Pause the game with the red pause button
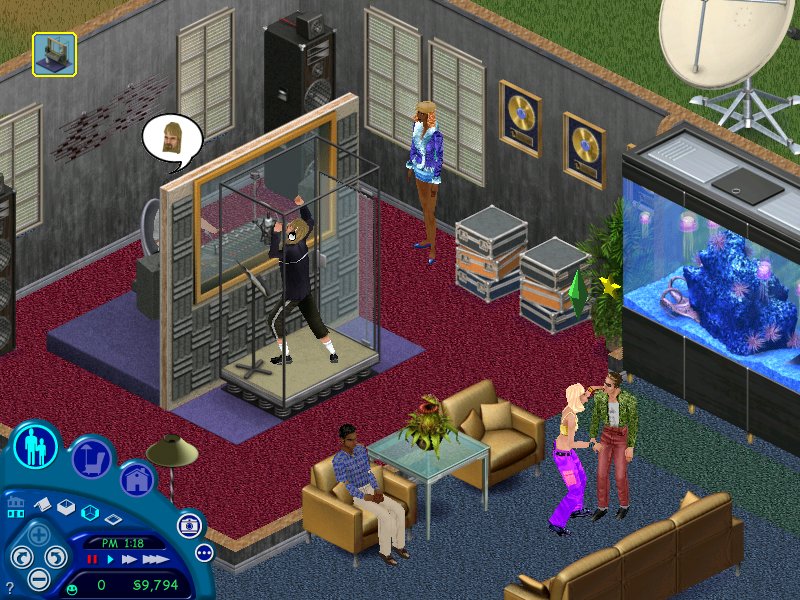 click(x=93, y=559)
